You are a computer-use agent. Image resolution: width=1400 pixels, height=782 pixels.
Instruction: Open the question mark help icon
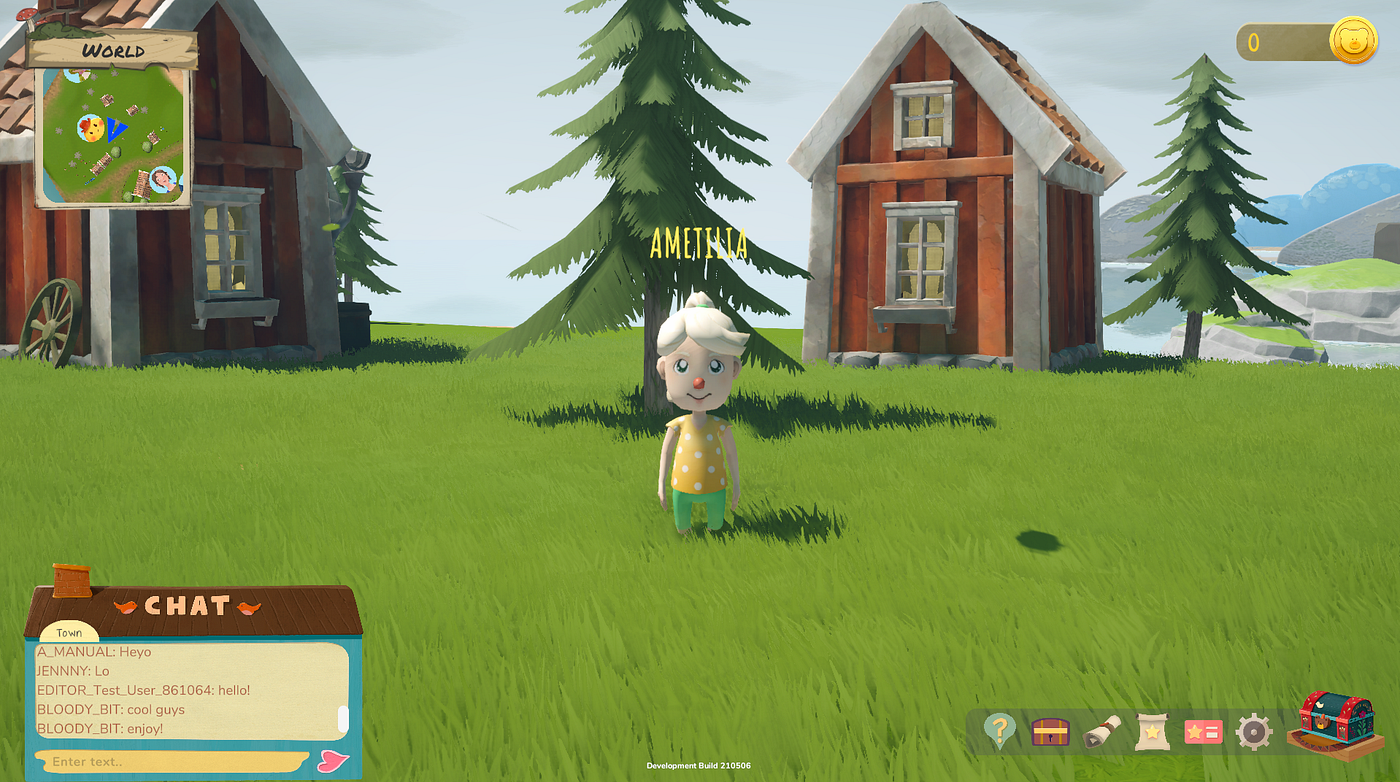[x=999, y=731]
